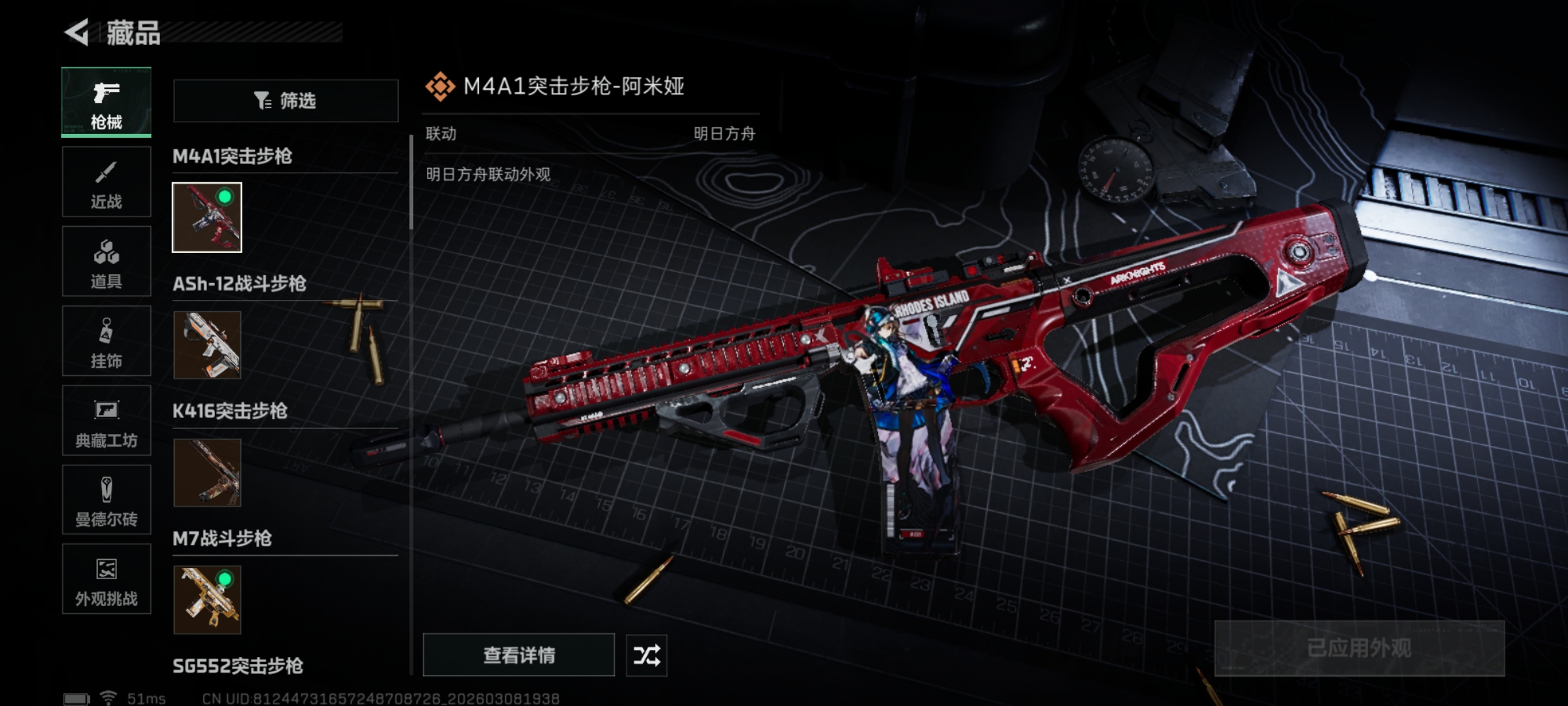
Task: Click the 已应用外观 applied skin button
Action: pos(1359,648)
